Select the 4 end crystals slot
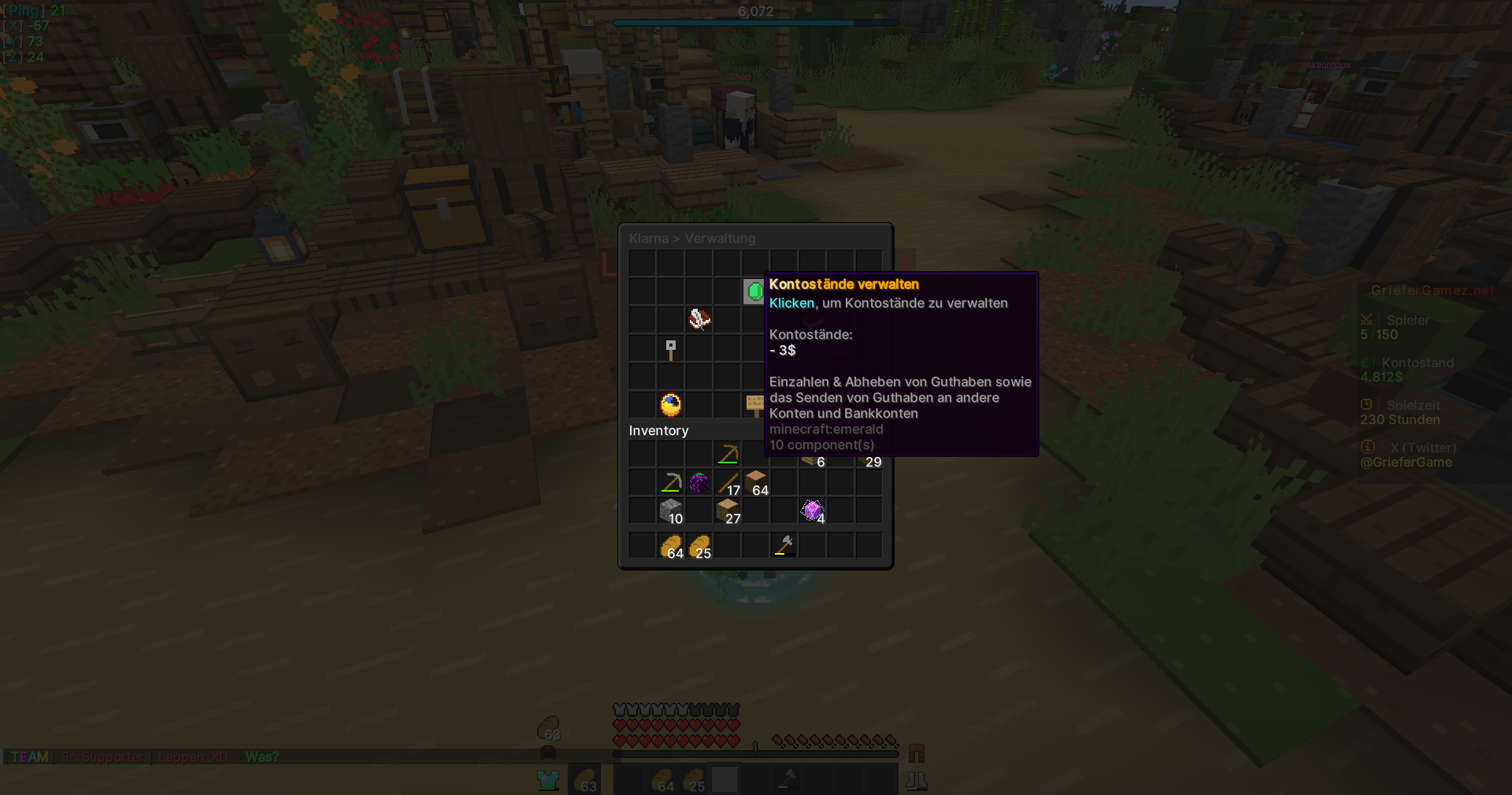 tap(813, 511)
